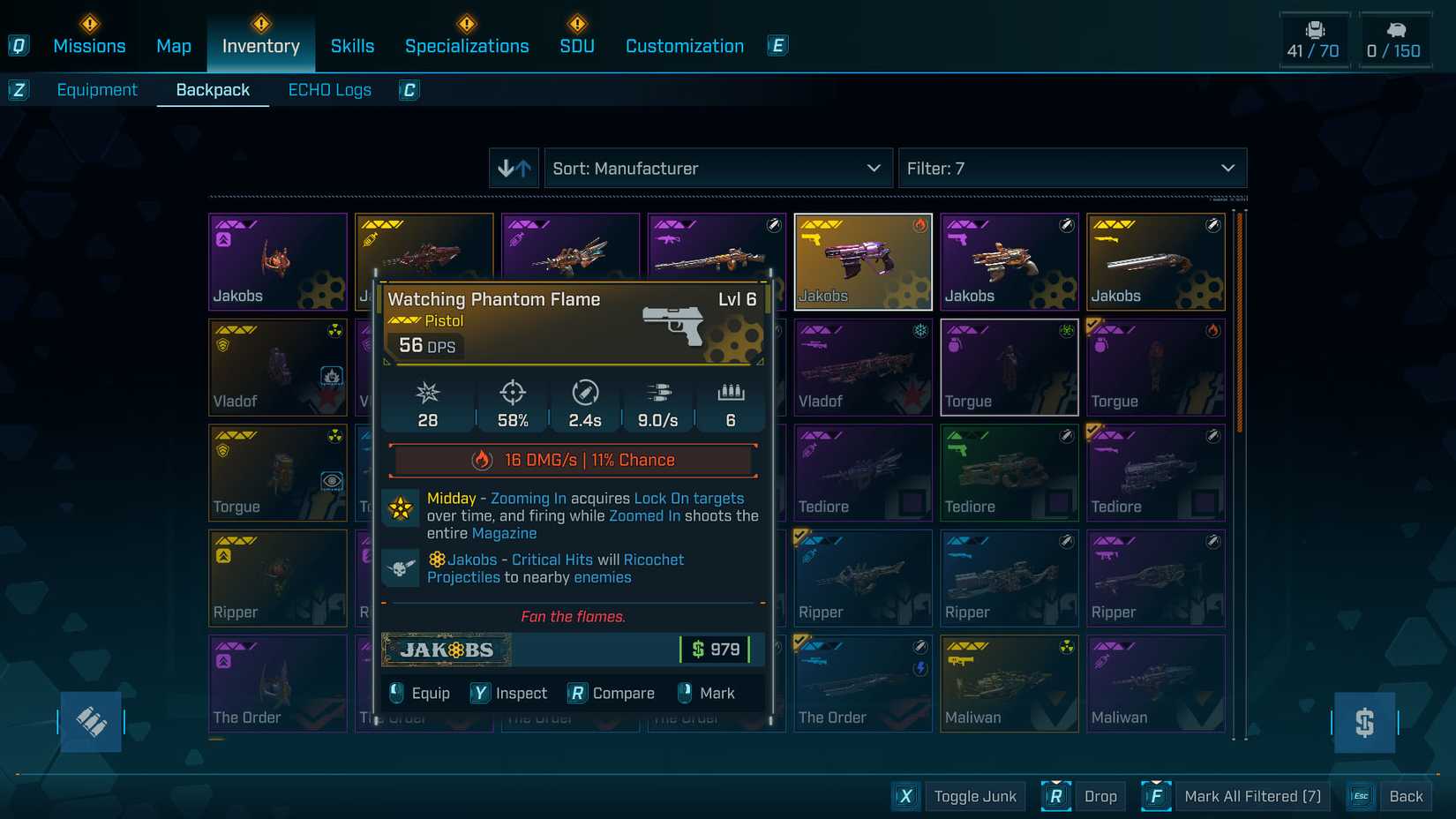
Task: Switch to the ECHO Logs tab
Action: click(x=329, y=89)
